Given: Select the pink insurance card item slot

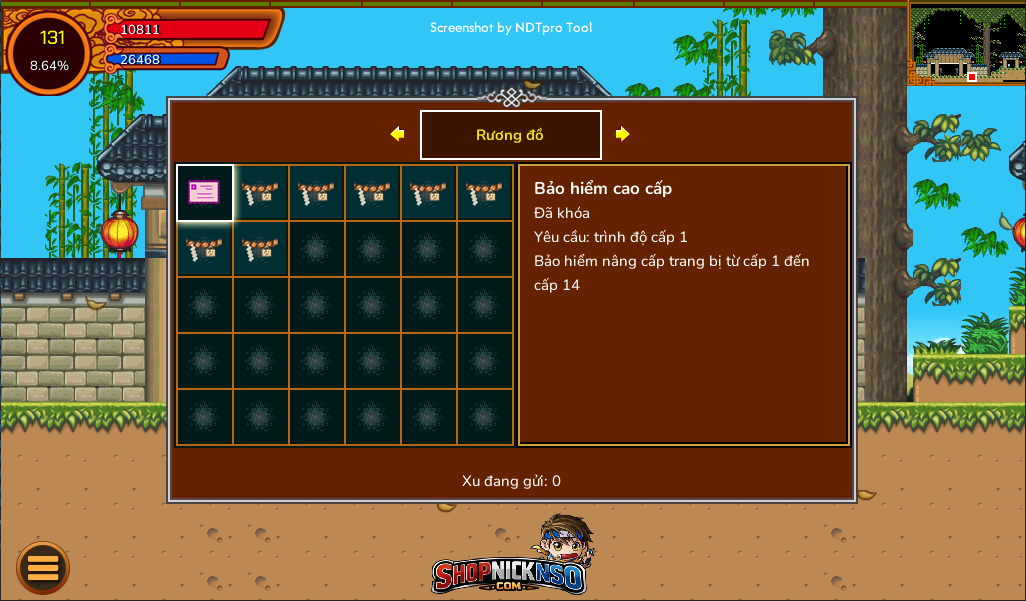Looking at the screenshot, I should pyautogui.click(x=205, y=193).
